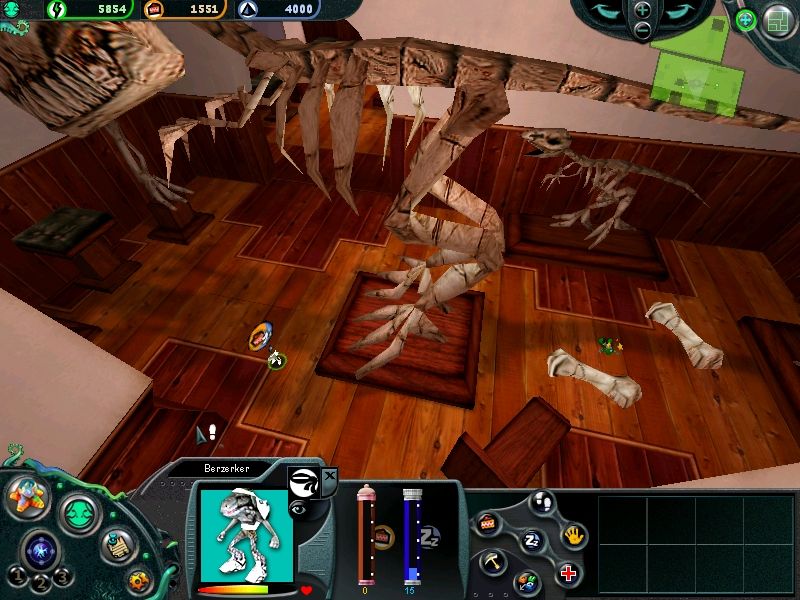
Task: Select group number 1
Action: point(17,576)
